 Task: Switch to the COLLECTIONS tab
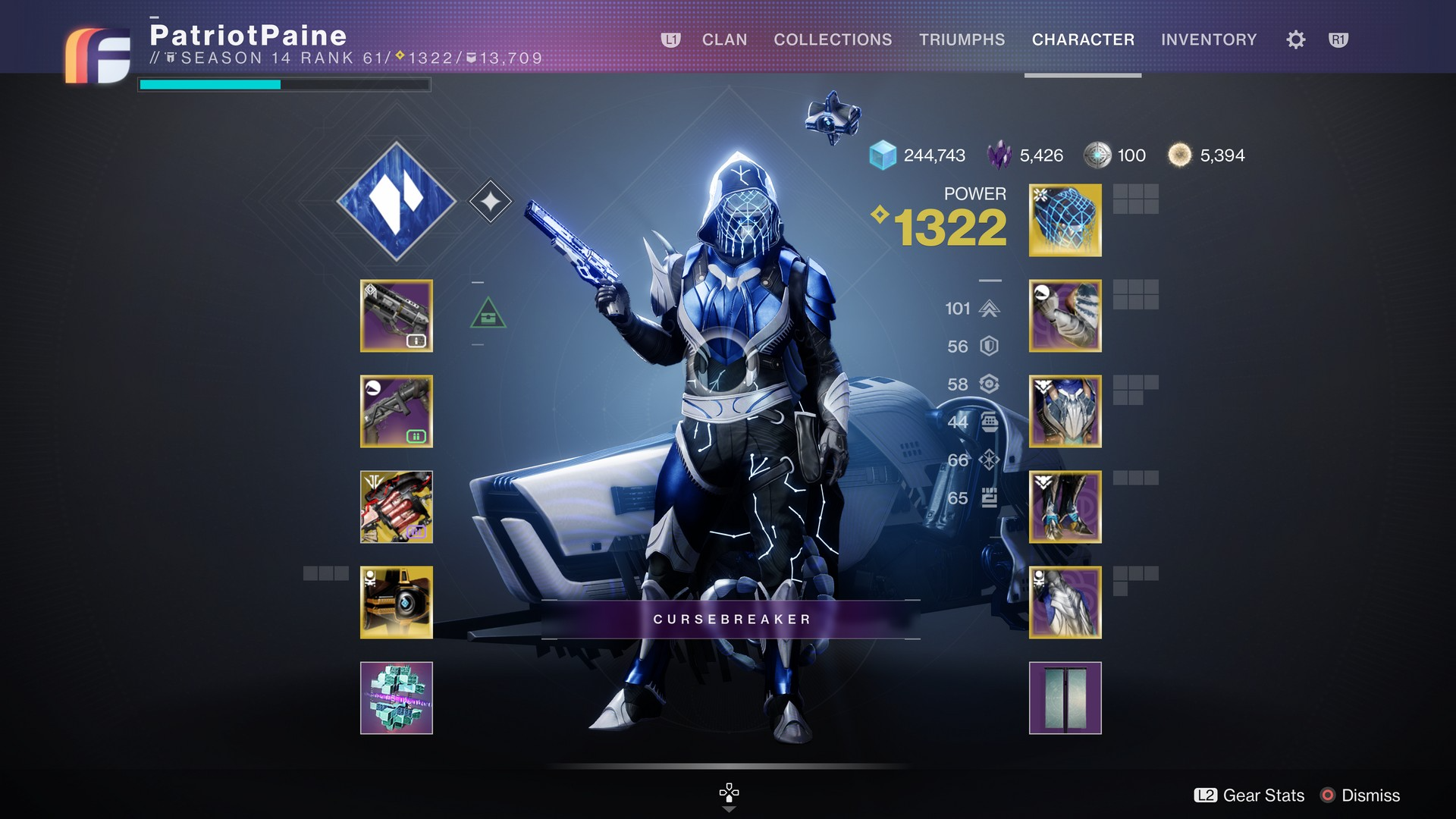[832, 39]
